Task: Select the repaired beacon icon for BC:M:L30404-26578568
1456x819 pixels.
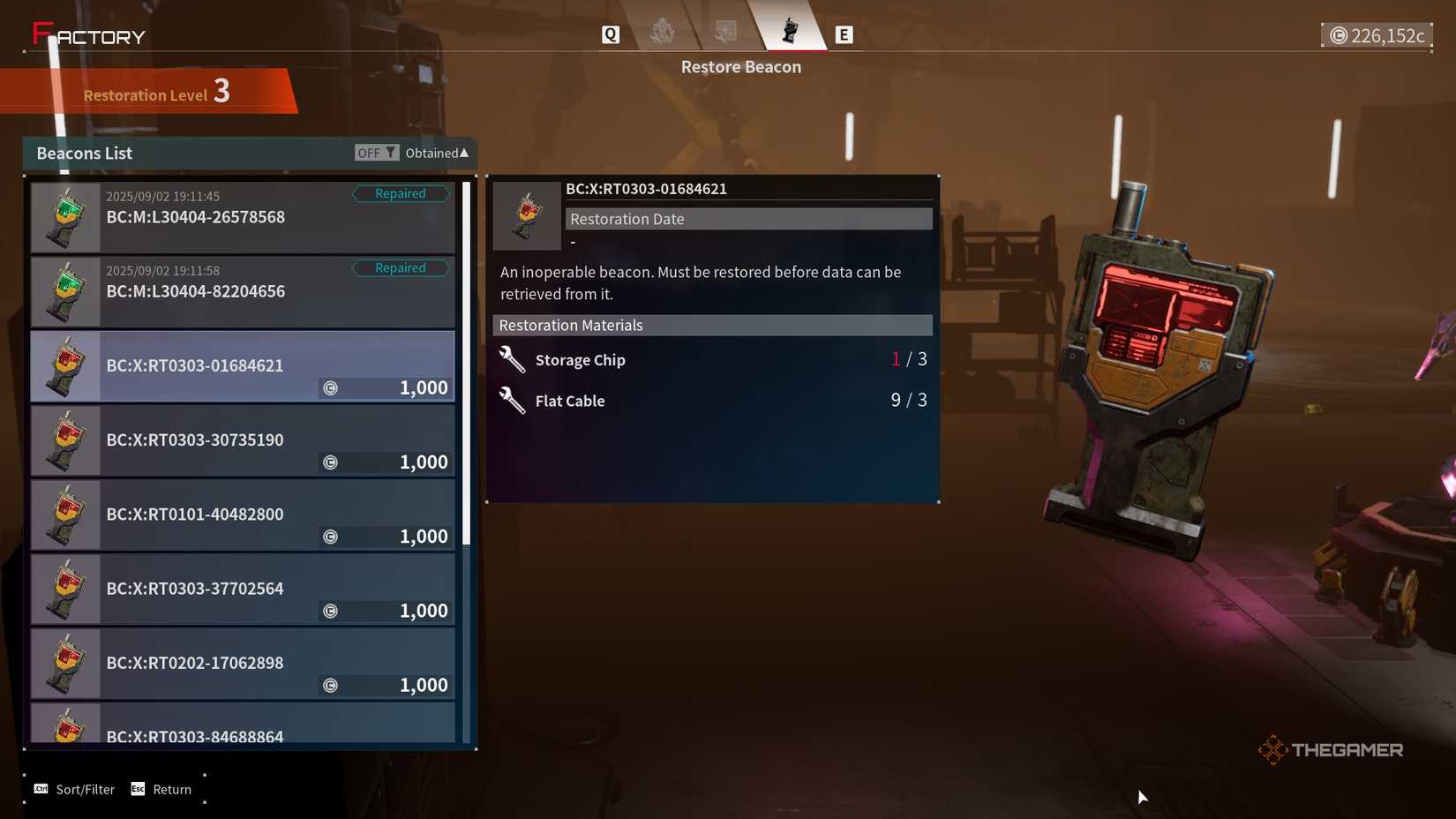Action: [64, 216]
